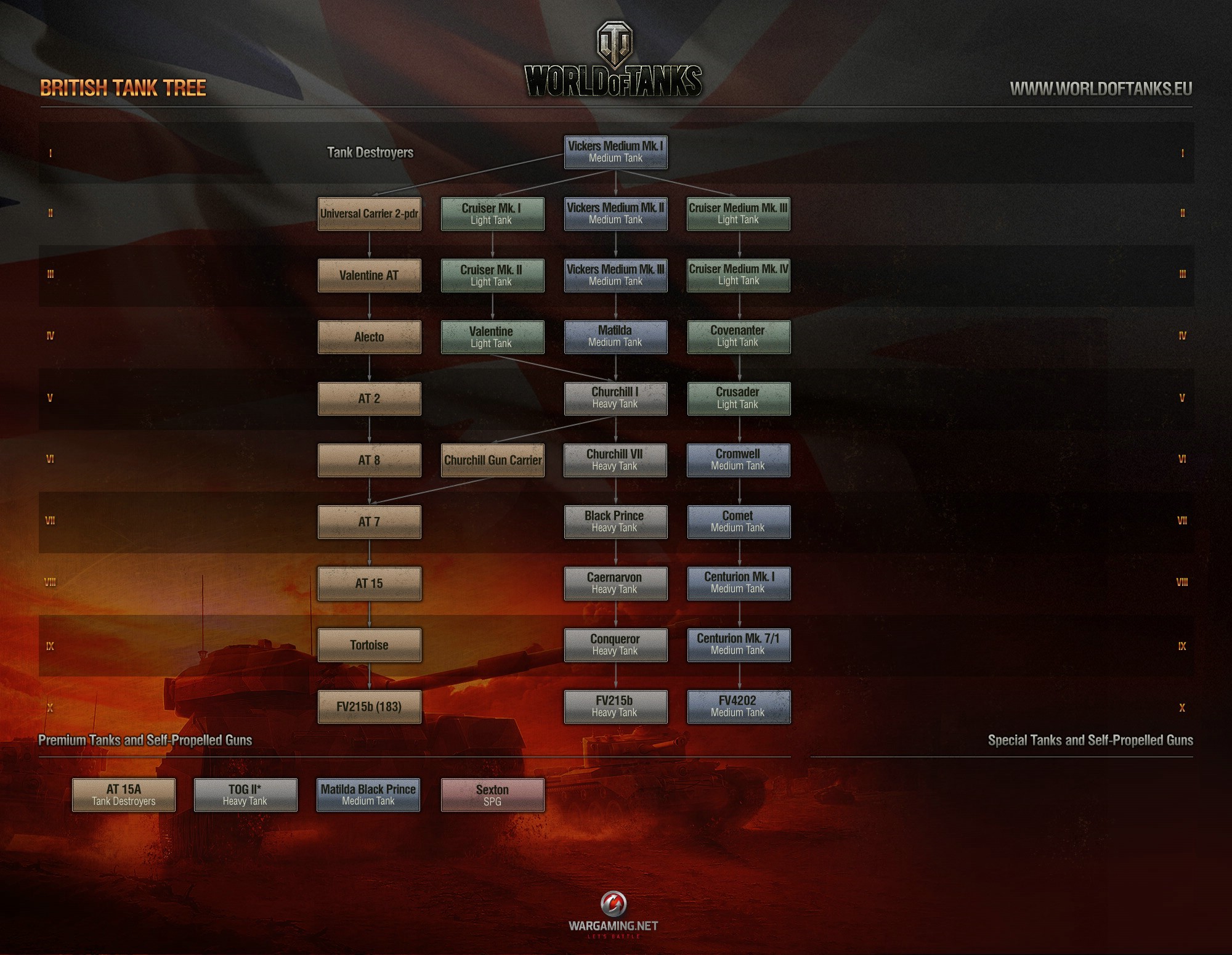Choose the Comet medium tank
This screenshot has height=955, width=1232.
click(739, 522)
